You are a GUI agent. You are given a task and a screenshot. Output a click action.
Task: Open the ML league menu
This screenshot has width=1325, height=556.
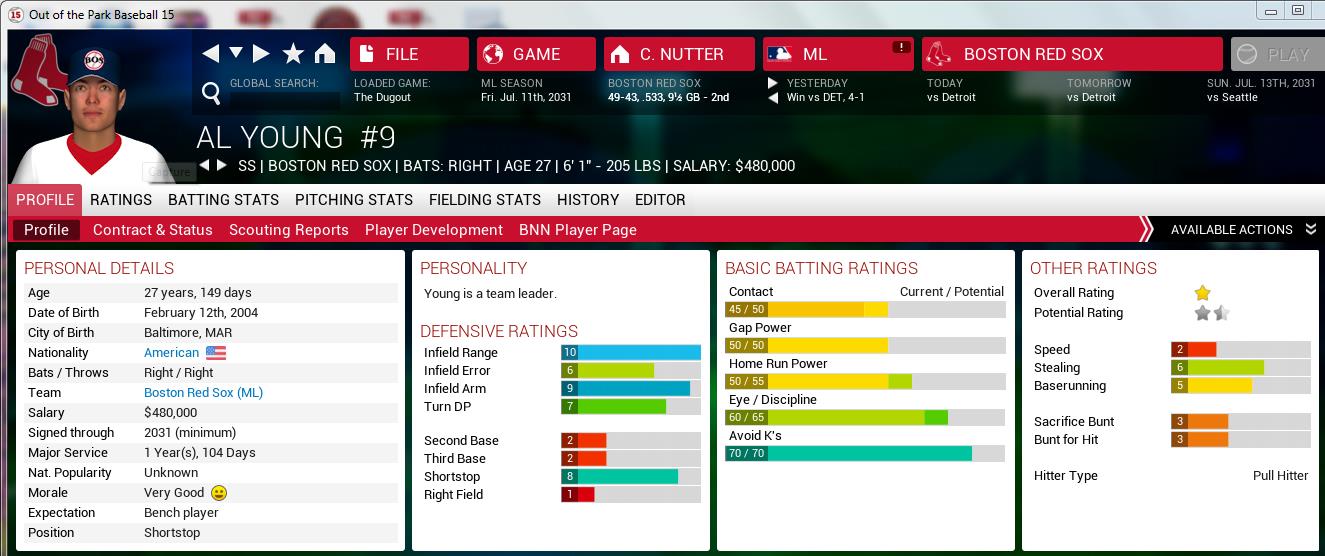pyautogui.click(x=838, y=54)
